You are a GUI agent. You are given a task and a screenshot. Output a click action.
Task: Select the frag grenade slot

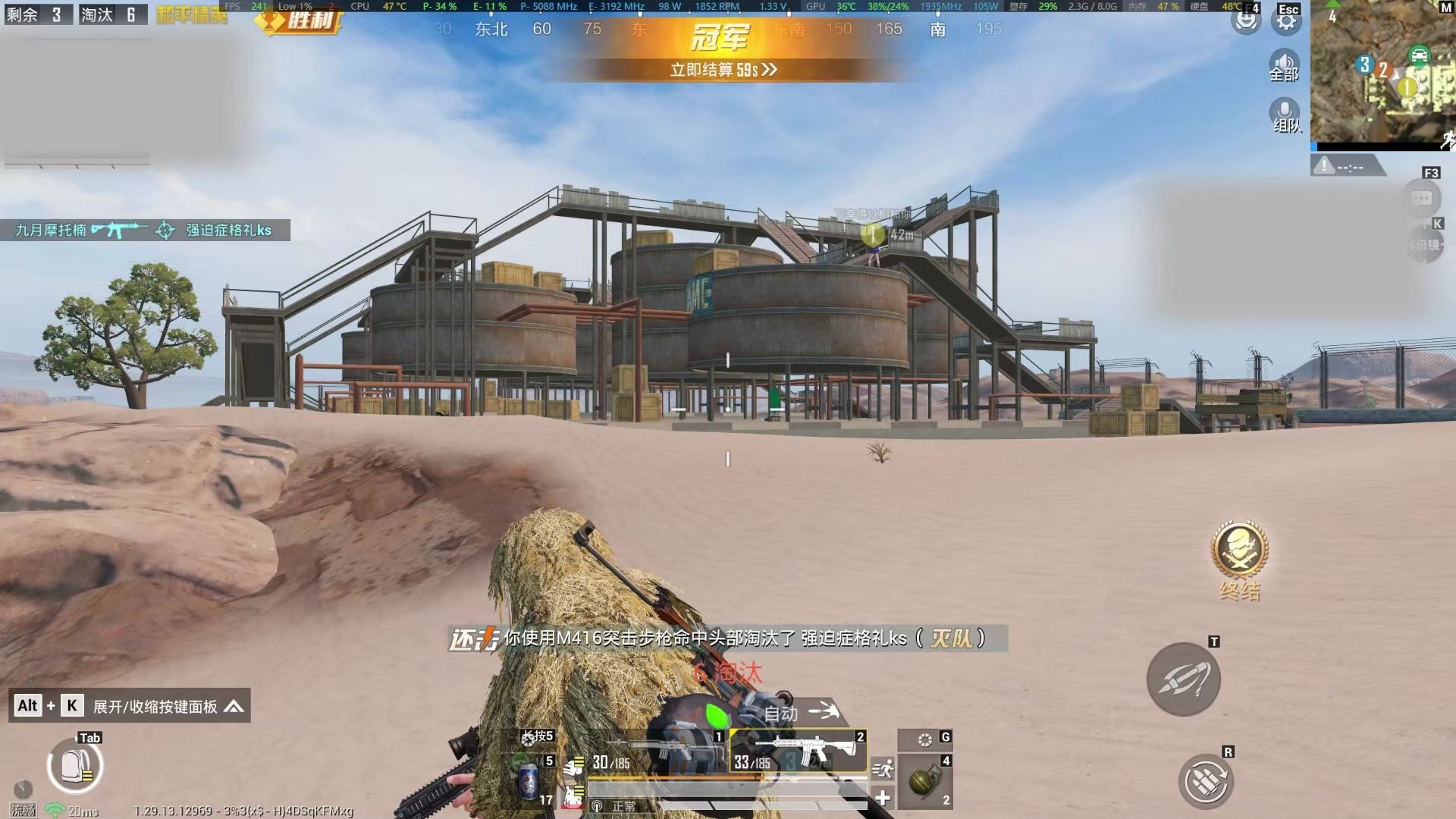(924, 781)
